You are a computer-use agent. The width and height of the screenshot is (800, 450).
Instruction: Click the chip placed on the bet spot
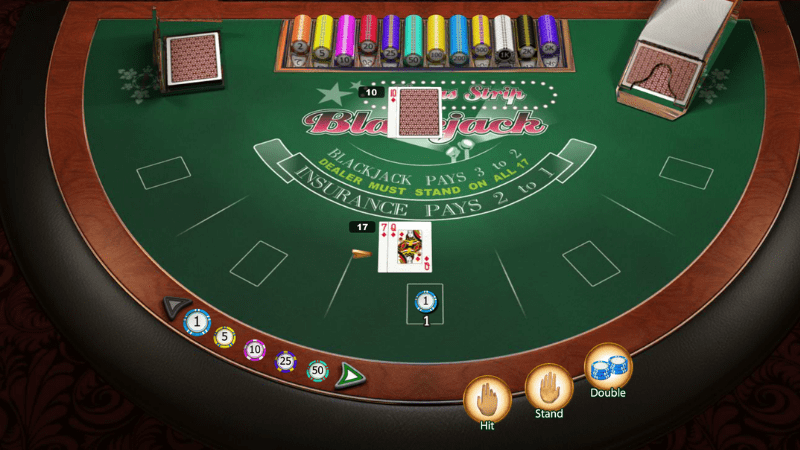[425, 300]
